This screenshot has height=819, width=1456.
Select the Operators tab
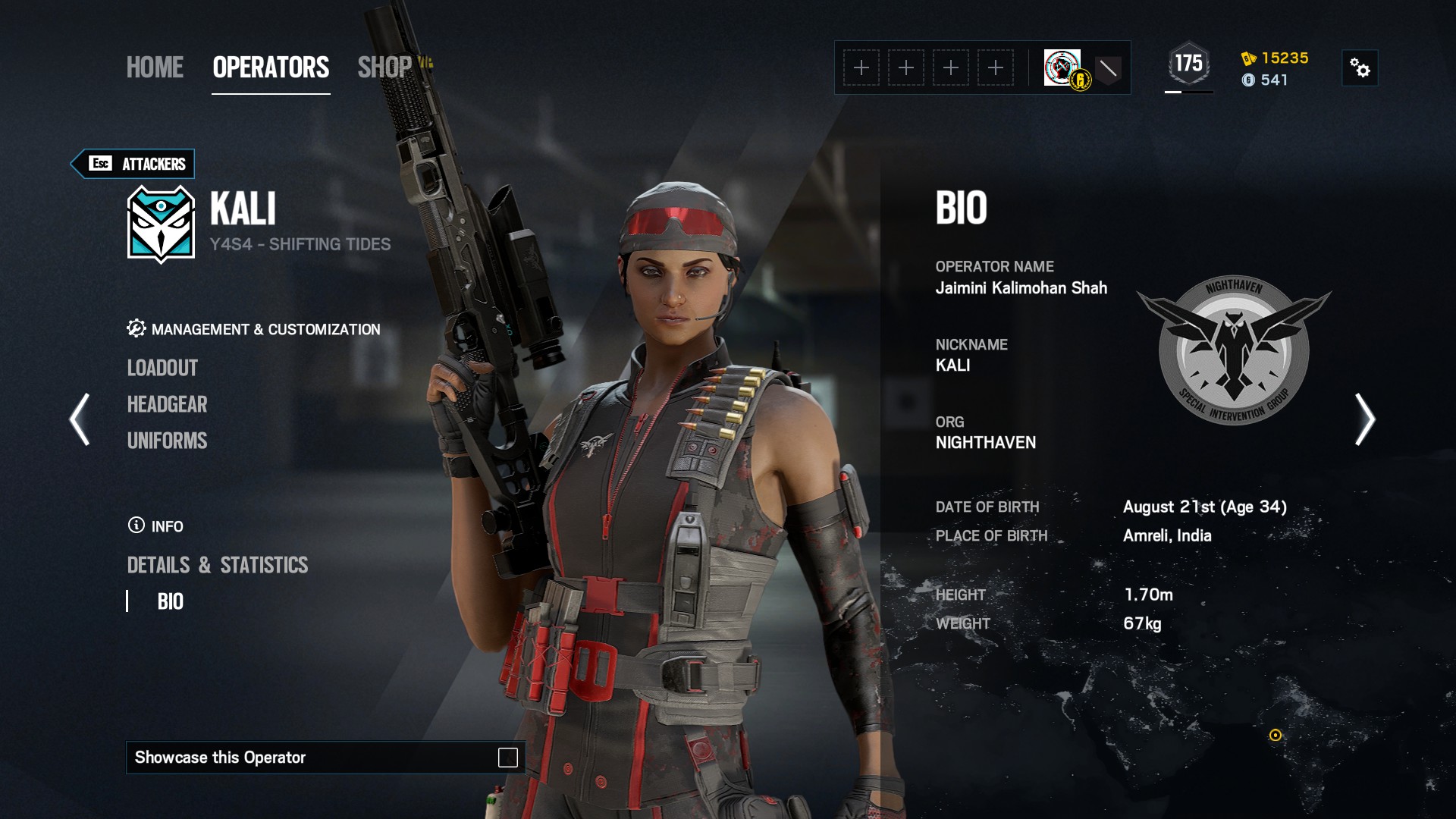[271, 67]
